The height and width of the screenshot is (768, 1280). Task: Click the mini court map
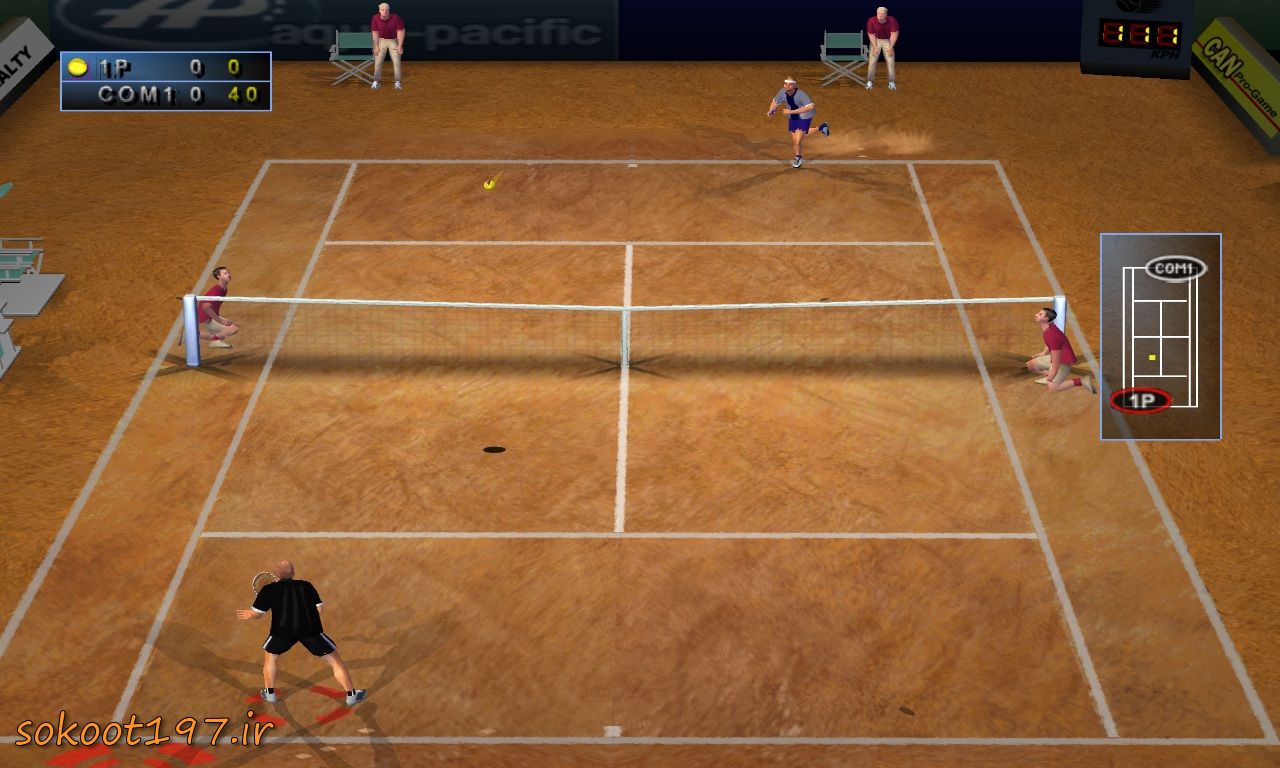(1160, 337)
